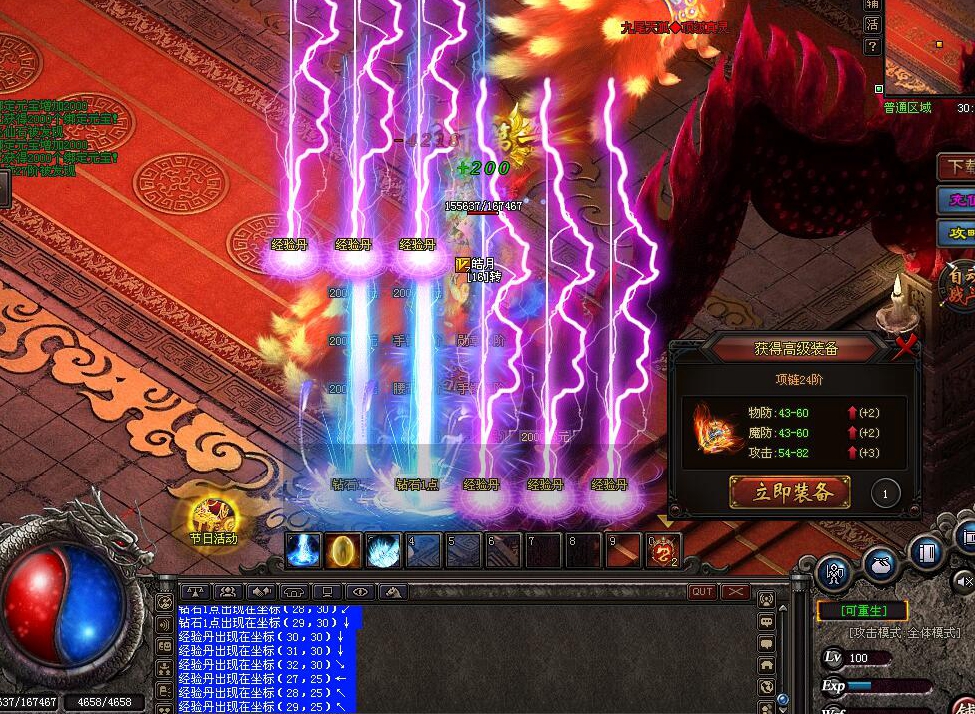Open the 节日活动 festival event icon
975x714 pixels.
(213, 517)
